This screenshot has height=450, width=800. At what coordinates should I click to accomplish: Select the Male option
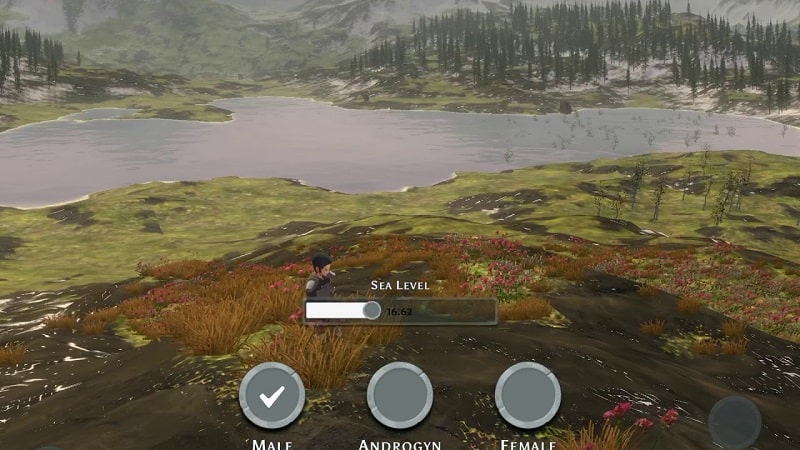pos(272,396)
